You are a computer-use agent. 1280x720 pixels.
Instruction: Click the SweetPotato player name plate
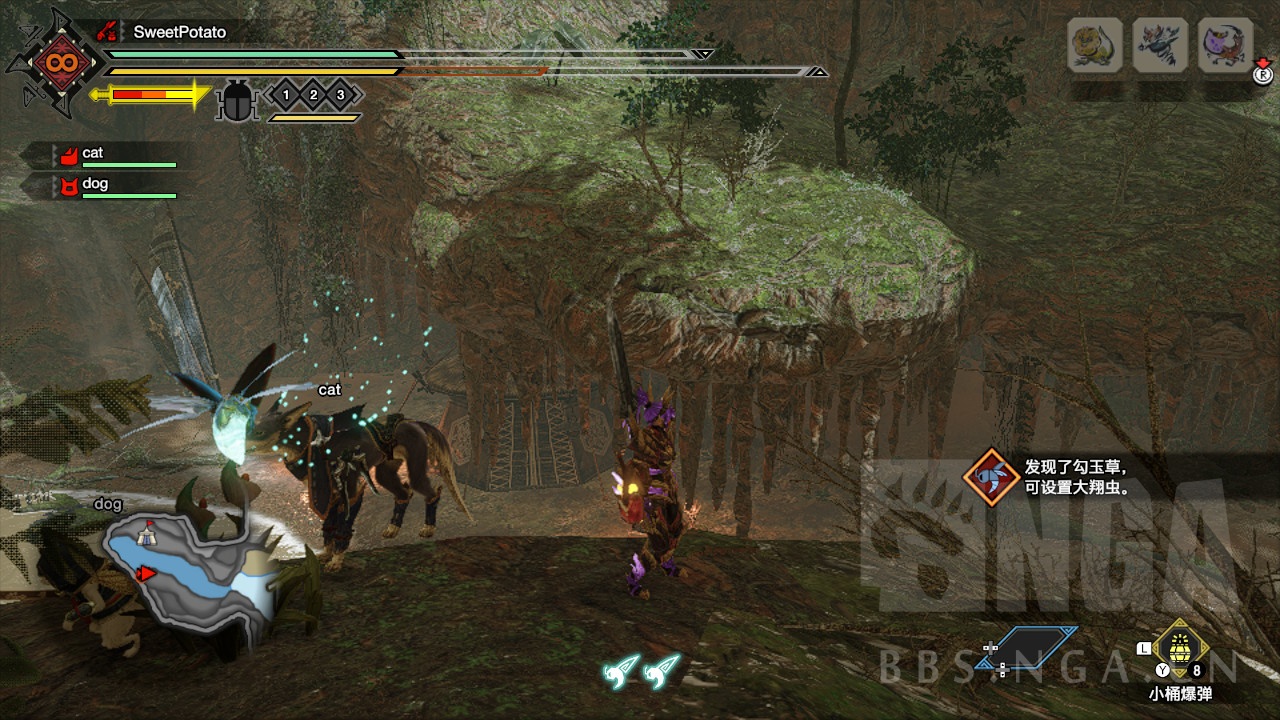tap(180, 32)
